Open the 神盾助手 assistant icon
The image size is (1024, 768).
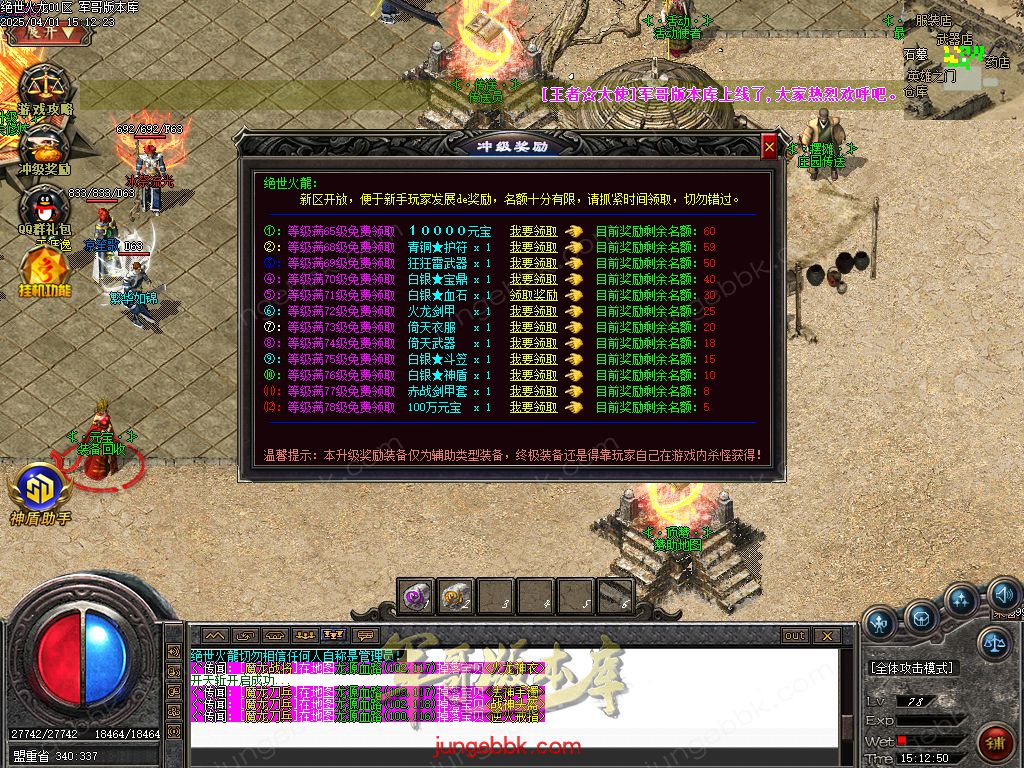tap(41, 490)
